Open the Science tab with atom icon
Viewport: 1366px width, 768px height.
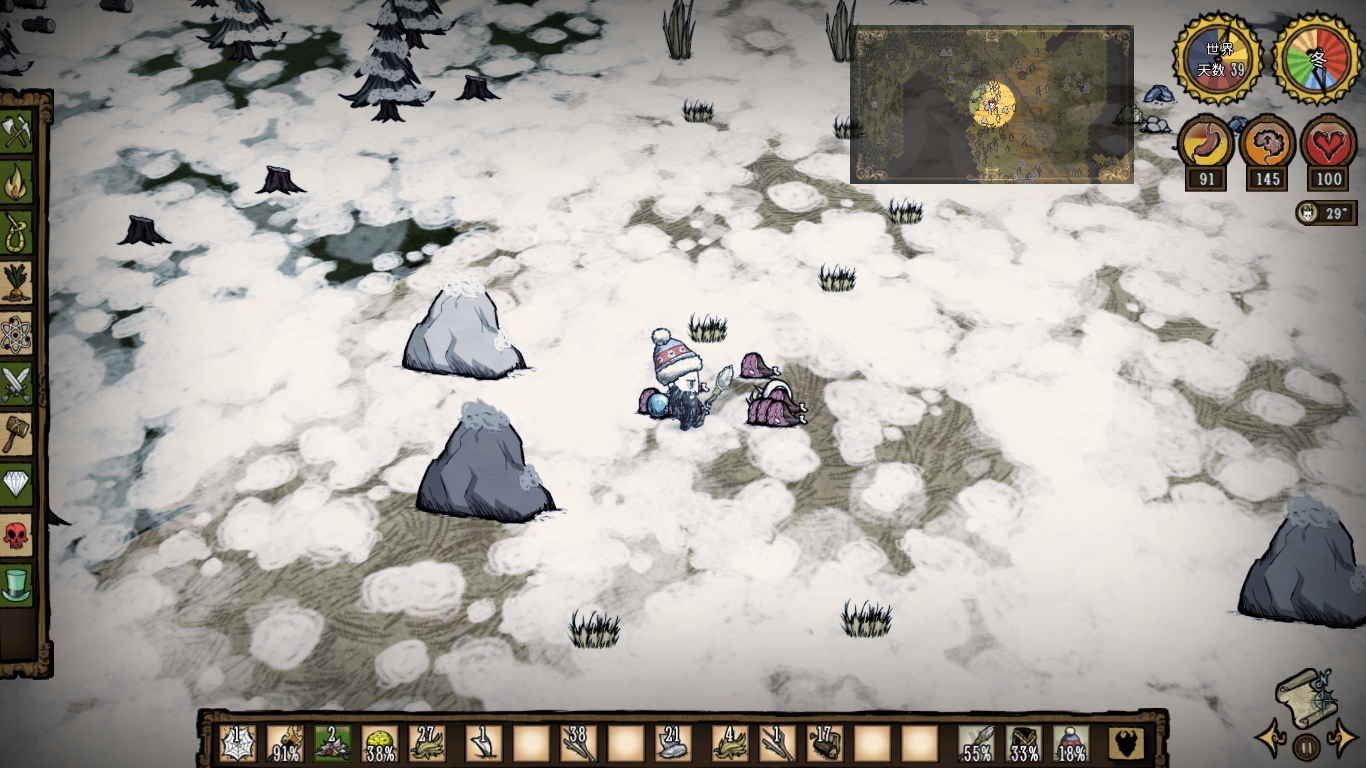pos(17,334)
